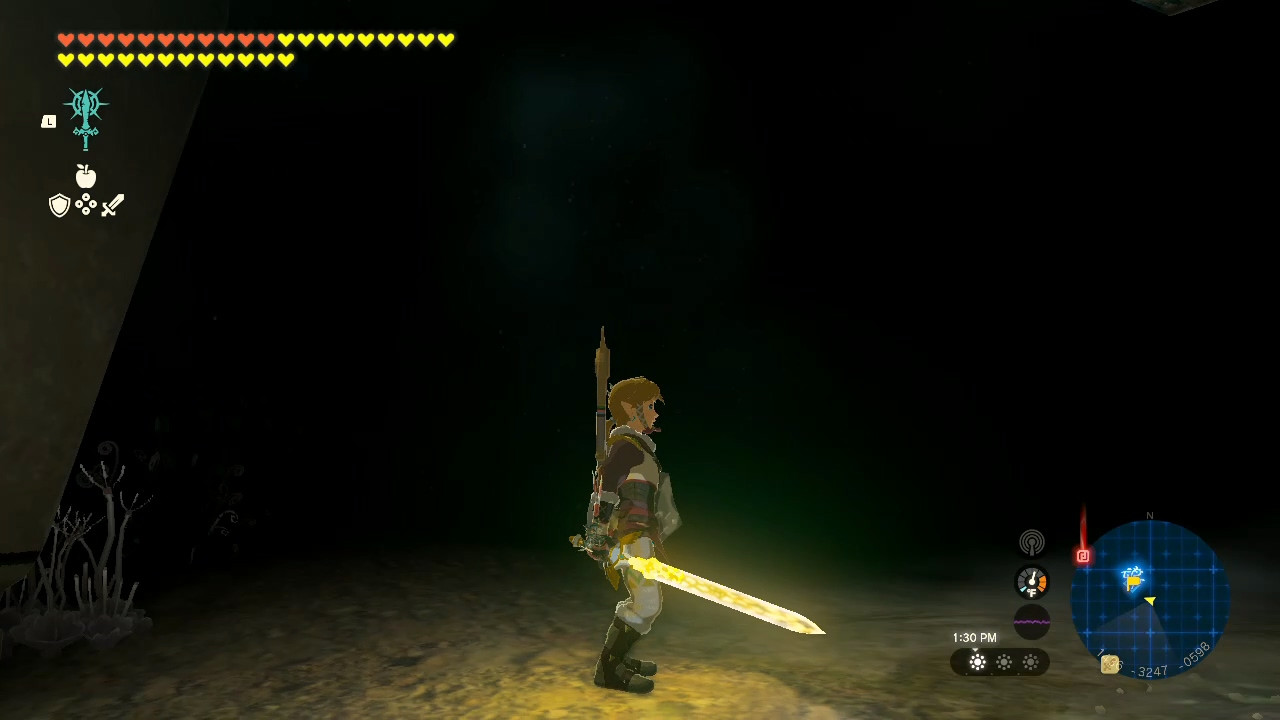Toggle the first sun in the weather forecast
Screen dimensions: 1280x720
pyautogui.click(x=977, y=662)
